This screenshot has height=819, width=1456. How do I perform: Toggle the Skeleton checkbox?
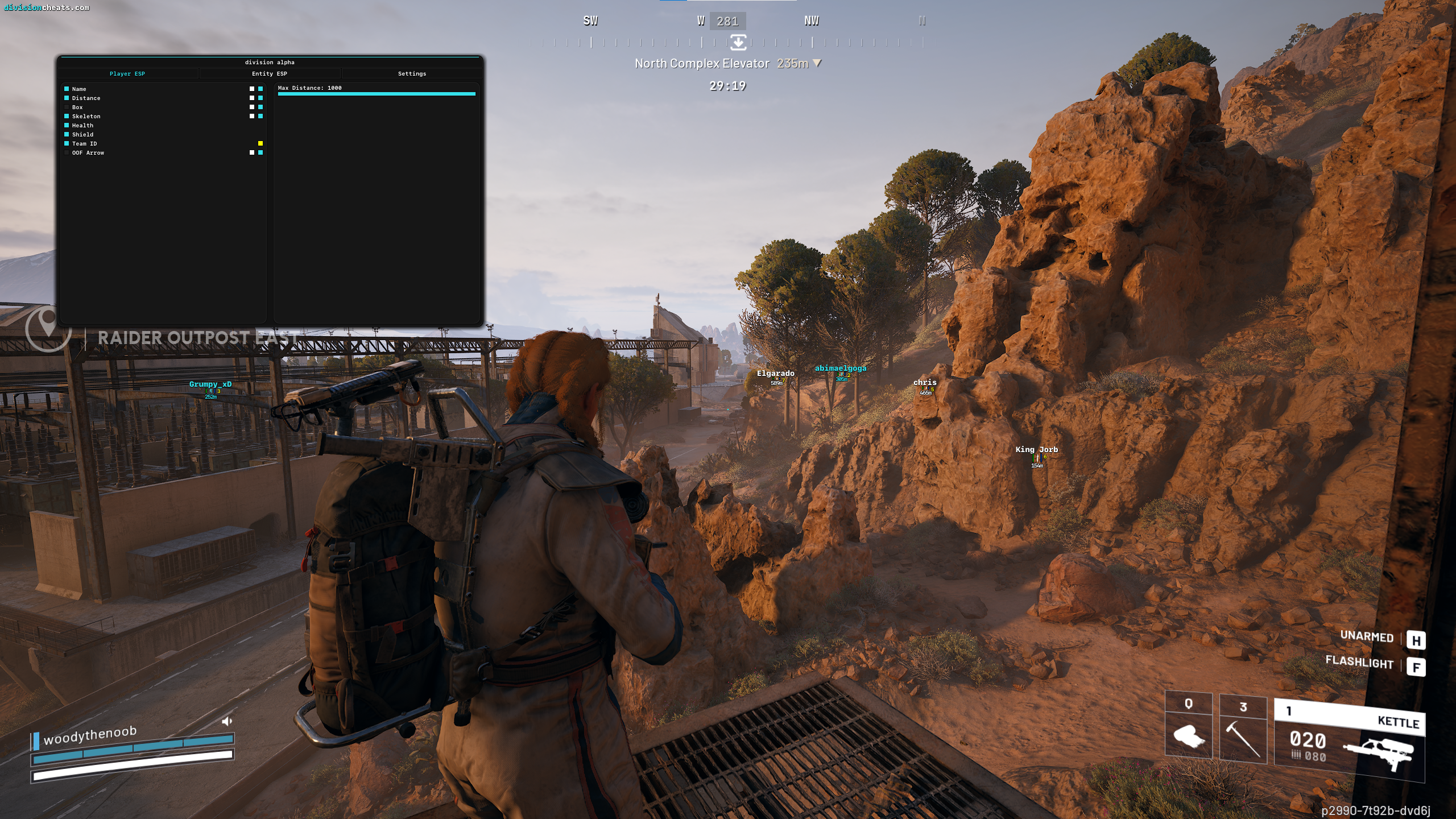[67, 117]
